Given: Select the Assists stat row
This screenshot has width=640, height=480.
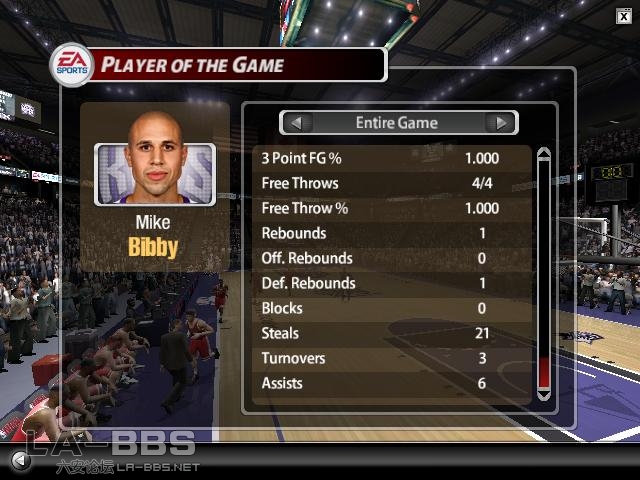Looking at the screenshot, I should tap(390, 383).
